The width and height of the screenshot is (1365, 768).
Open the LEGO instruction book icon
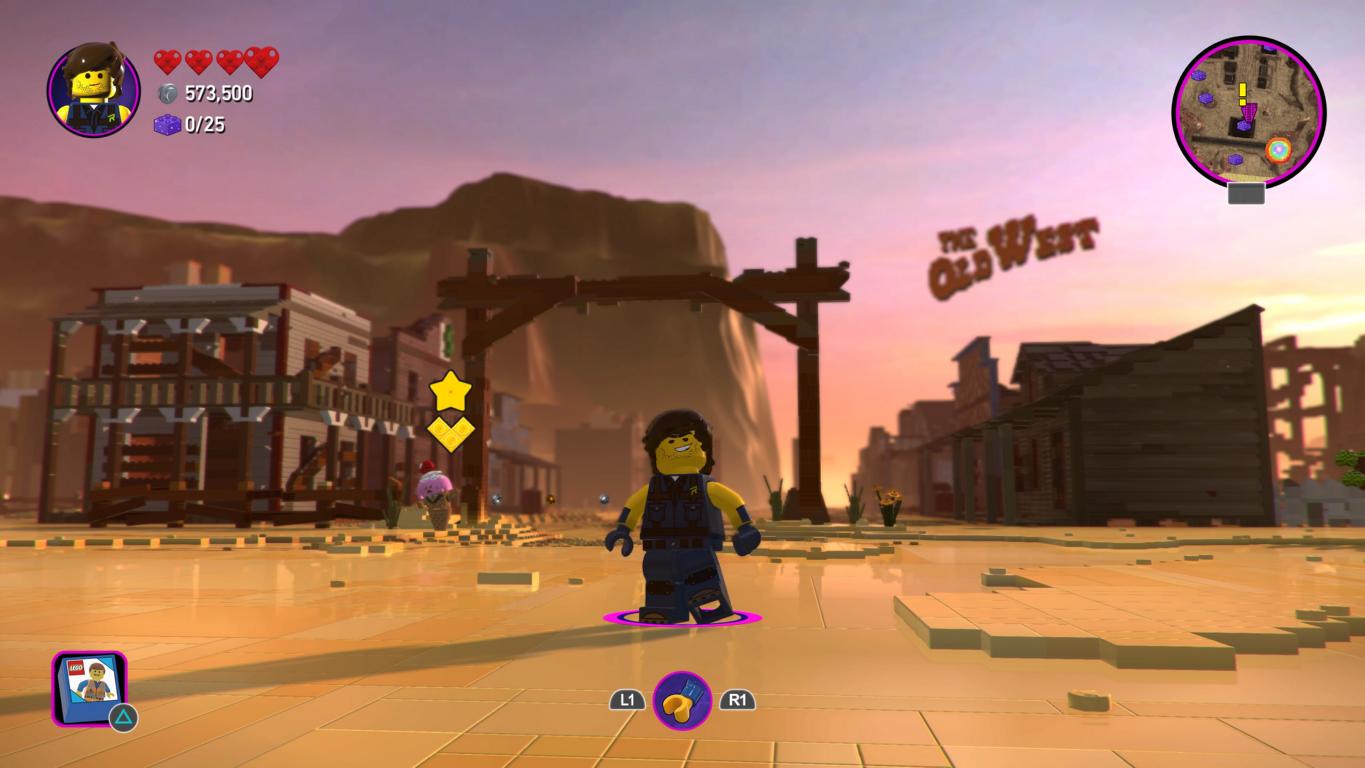click(x=90, y=688)
